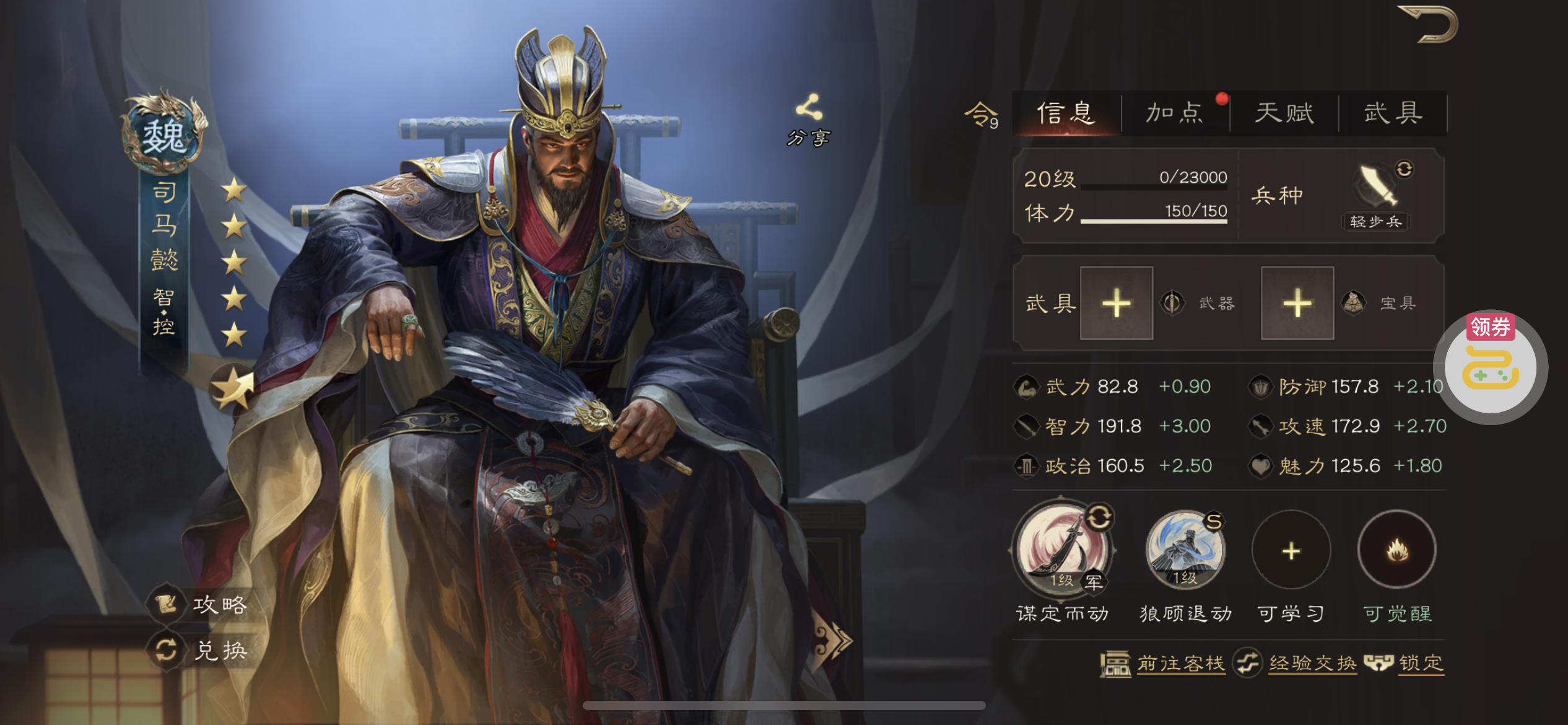Tap the 领券 coupon floating bubble
This screenshot has width=1568, height=725.
tap(1491, 367)
